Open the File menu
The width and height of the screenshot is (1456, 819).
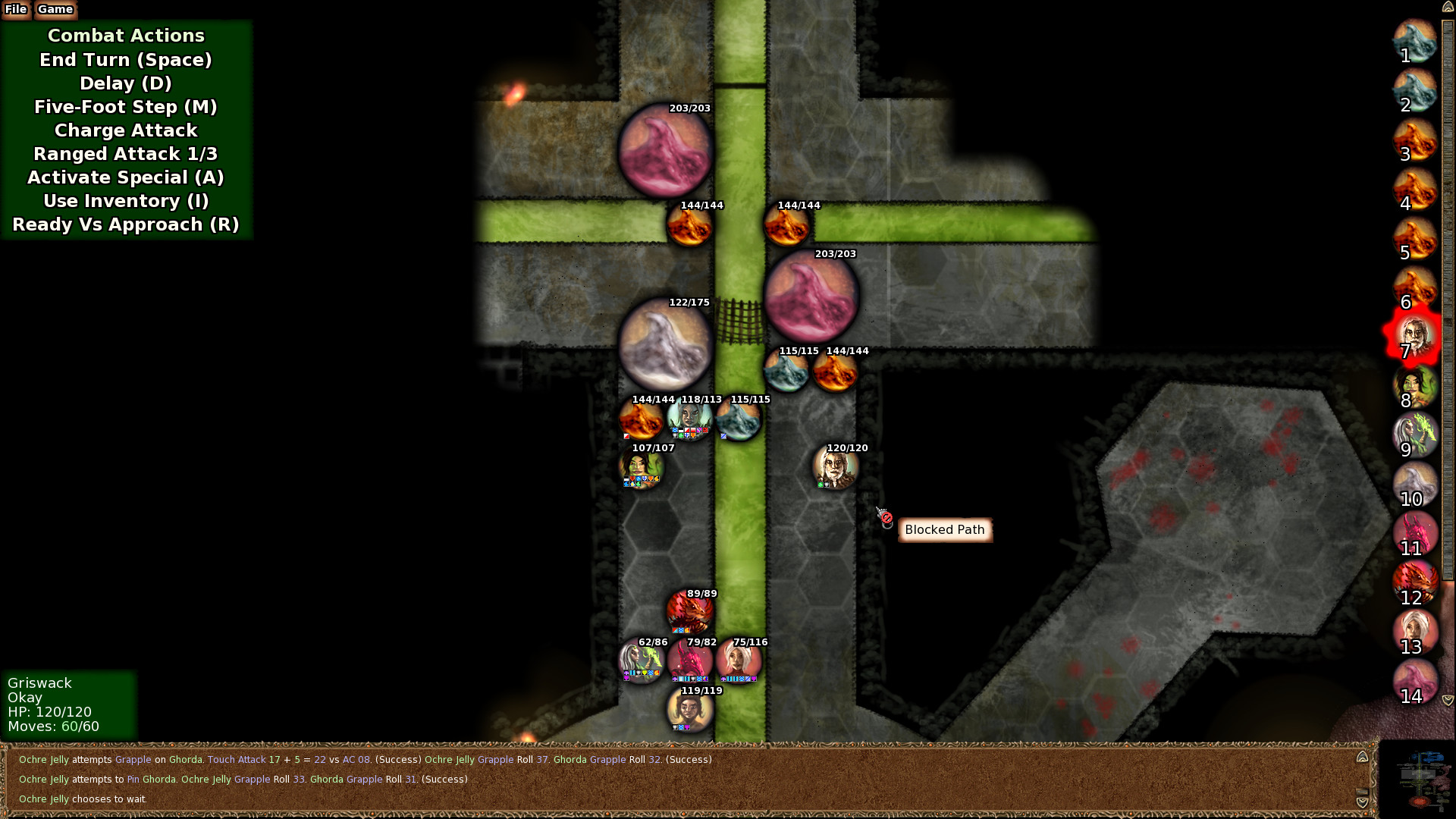tap(15, 10)
